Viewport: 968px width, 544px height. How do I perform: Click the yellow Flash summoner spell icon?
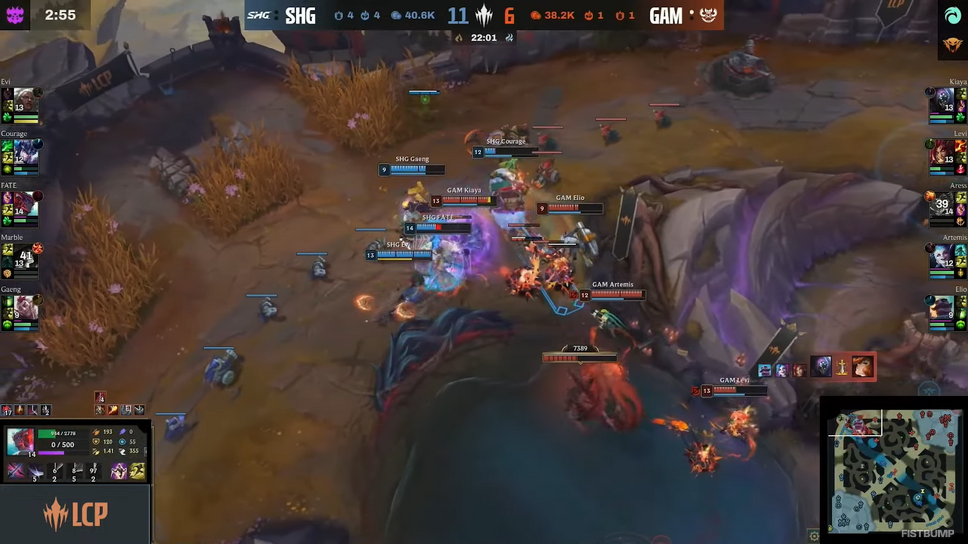coord(138,470)
